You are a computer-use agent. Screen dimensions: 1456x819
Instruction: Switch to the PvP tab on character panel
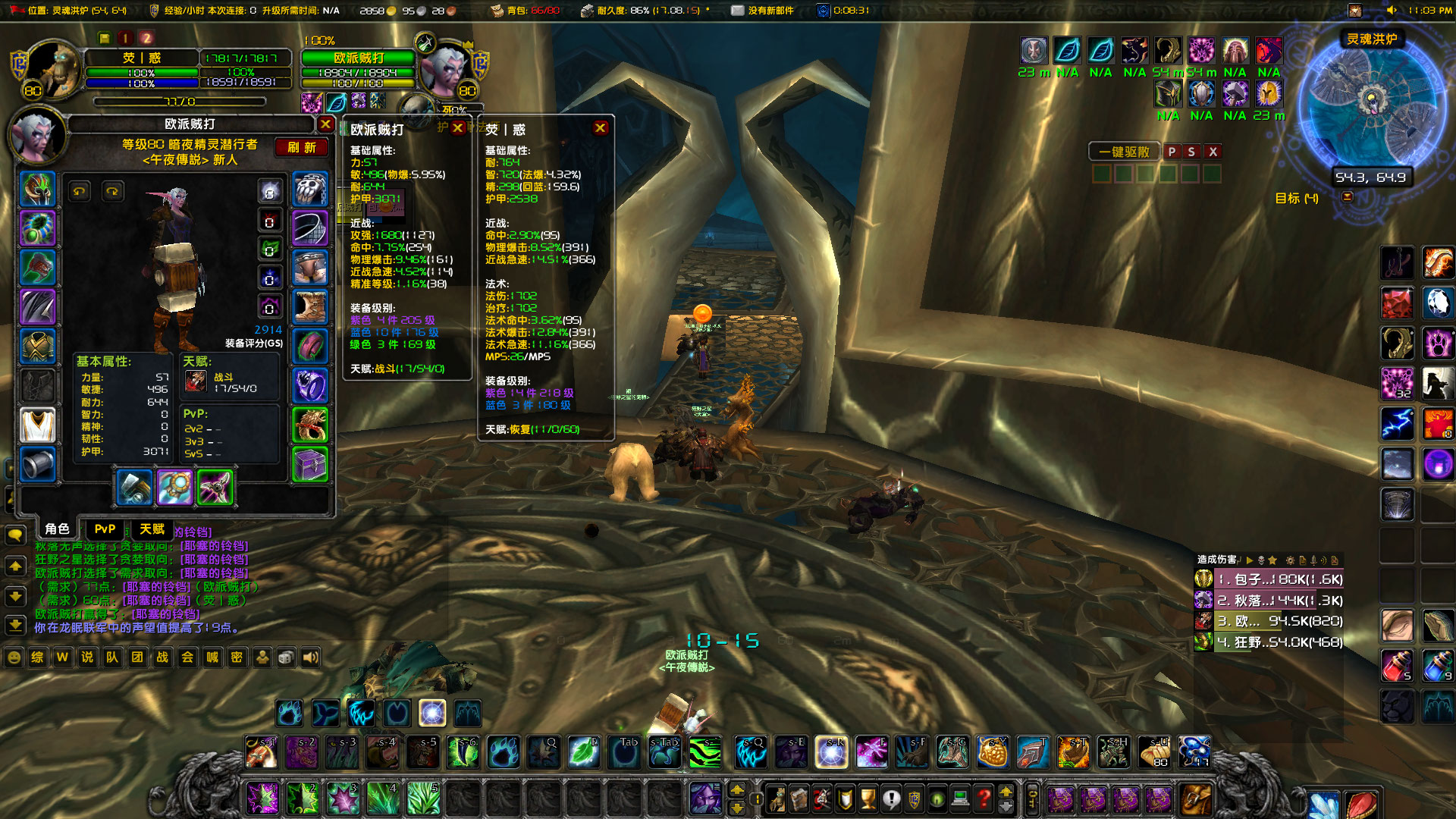[x=105, y=529]
